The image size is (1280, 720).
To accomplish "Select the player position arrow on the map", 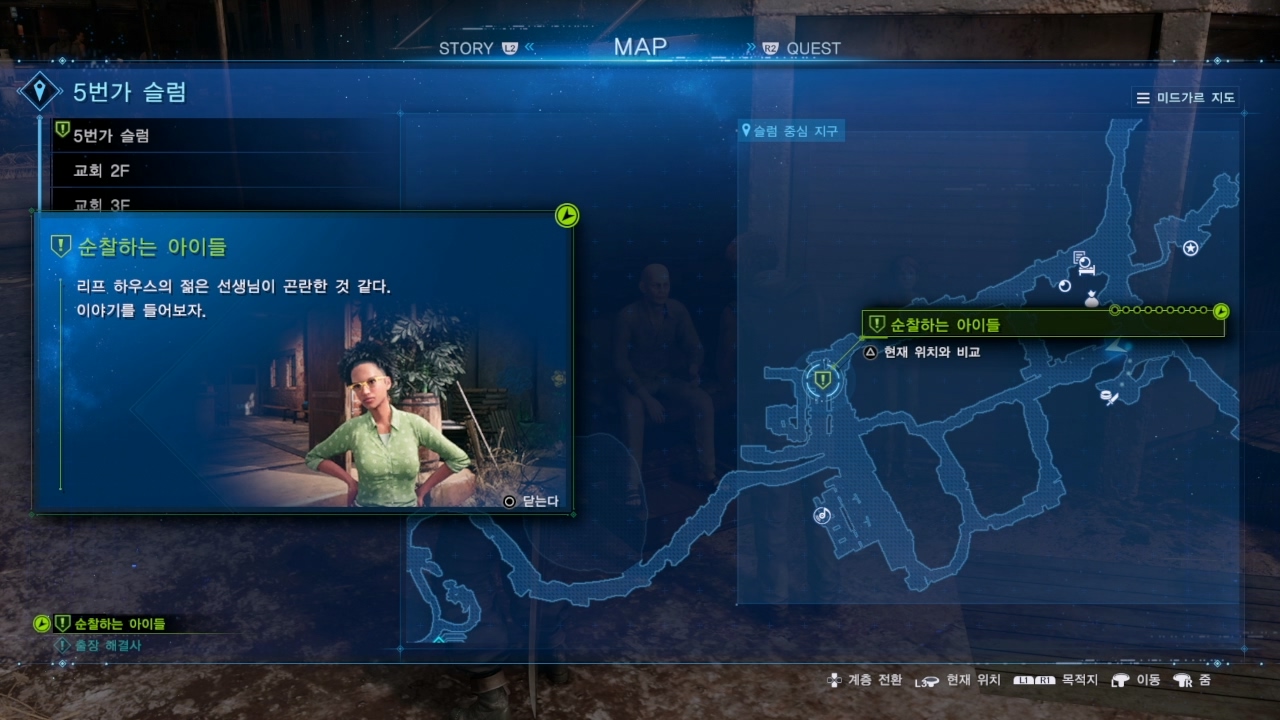I will coord(1119,347).
